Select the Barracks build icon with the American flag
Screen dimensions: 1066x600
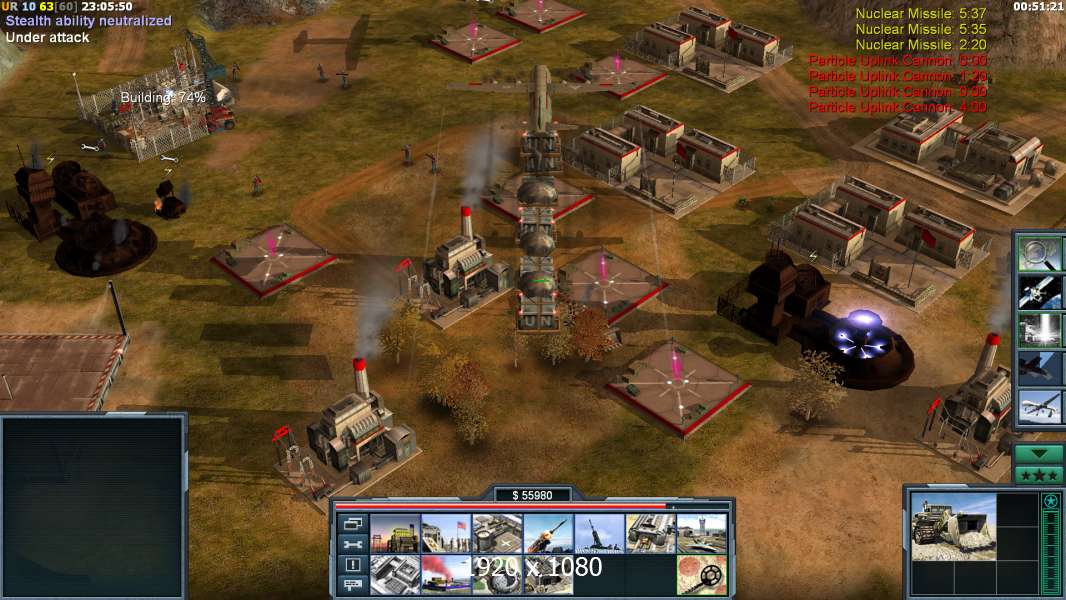[x=446, y=534]
